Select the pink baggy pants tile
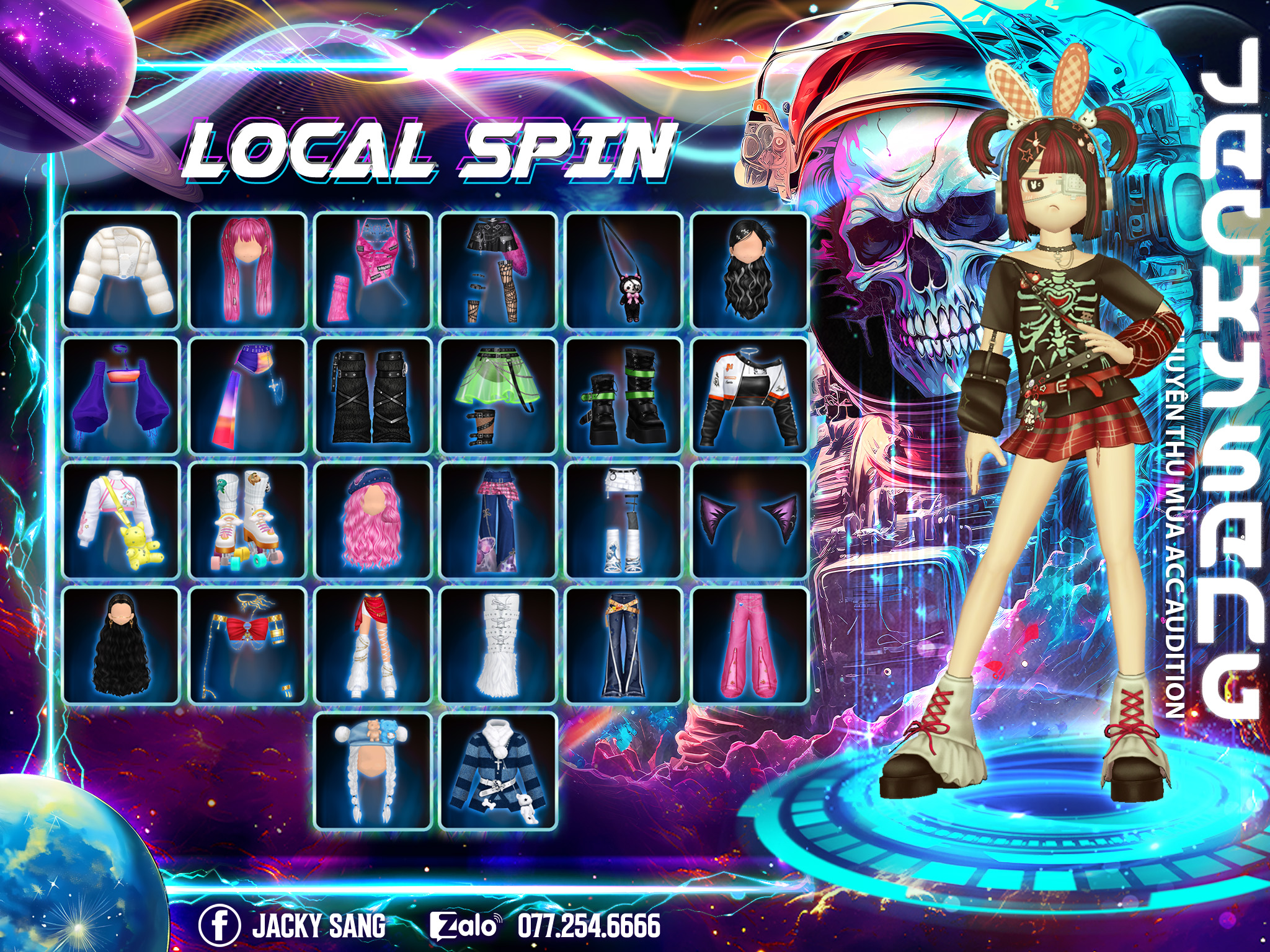The image size is (1270, 952). click(750, 646)
